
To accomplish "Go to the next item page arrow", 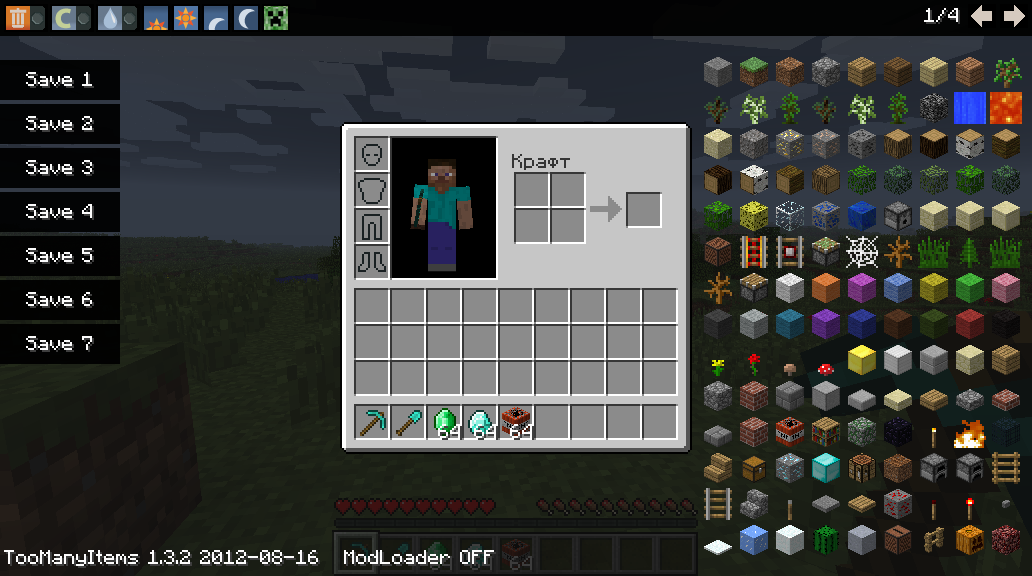I will [1013, 16].
